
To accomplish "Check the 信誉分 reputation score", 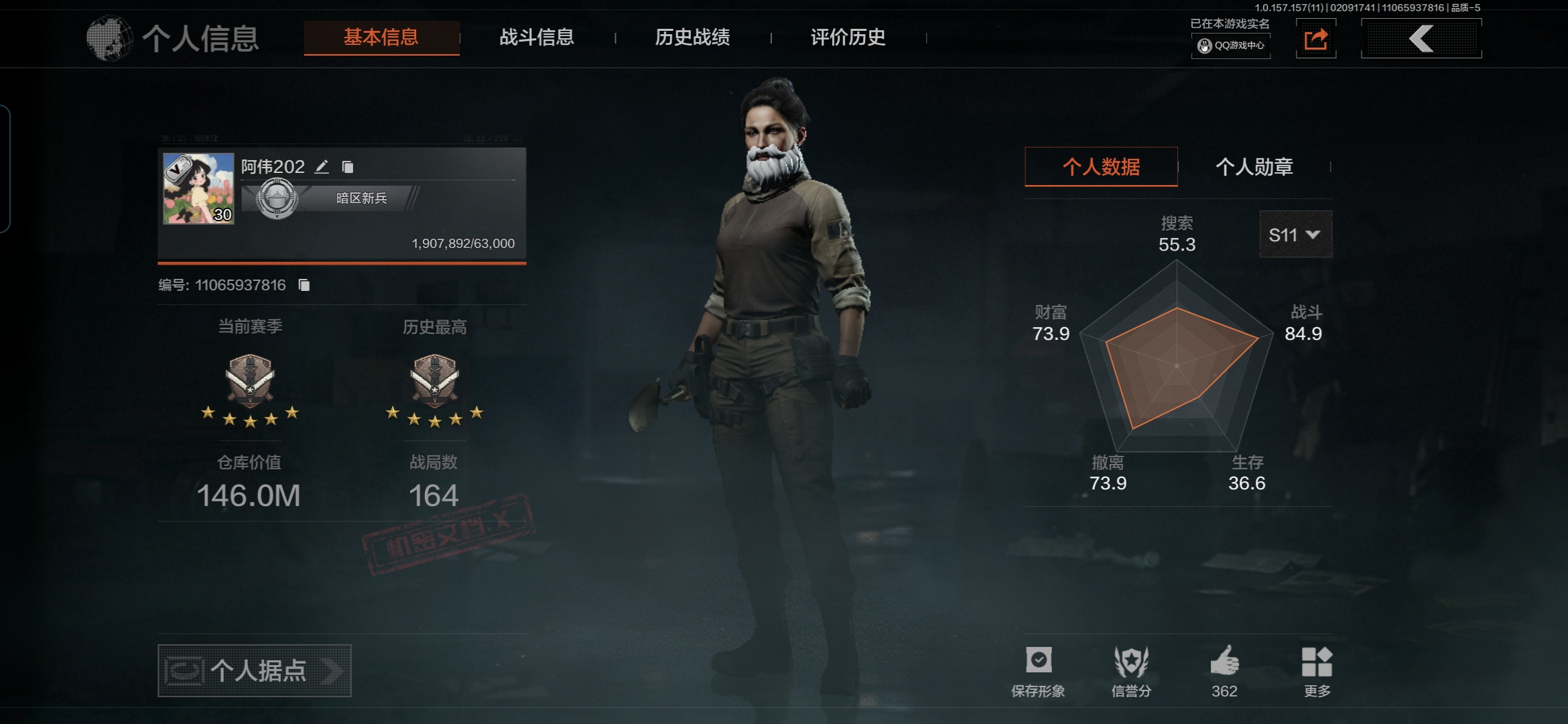I will (1131, 670).
